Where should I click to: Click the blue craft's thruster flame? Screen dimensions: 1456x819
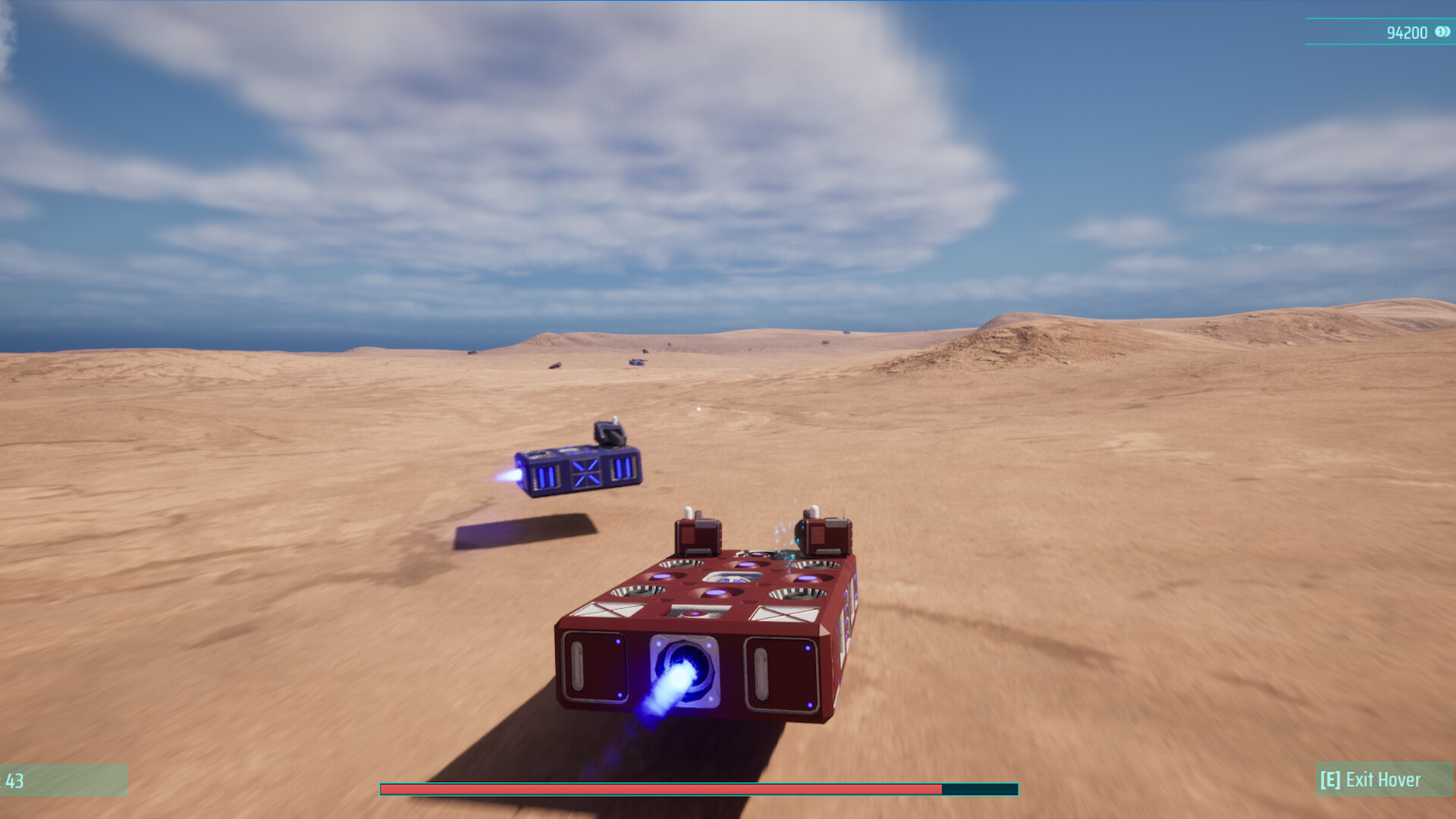pos(508,476)
